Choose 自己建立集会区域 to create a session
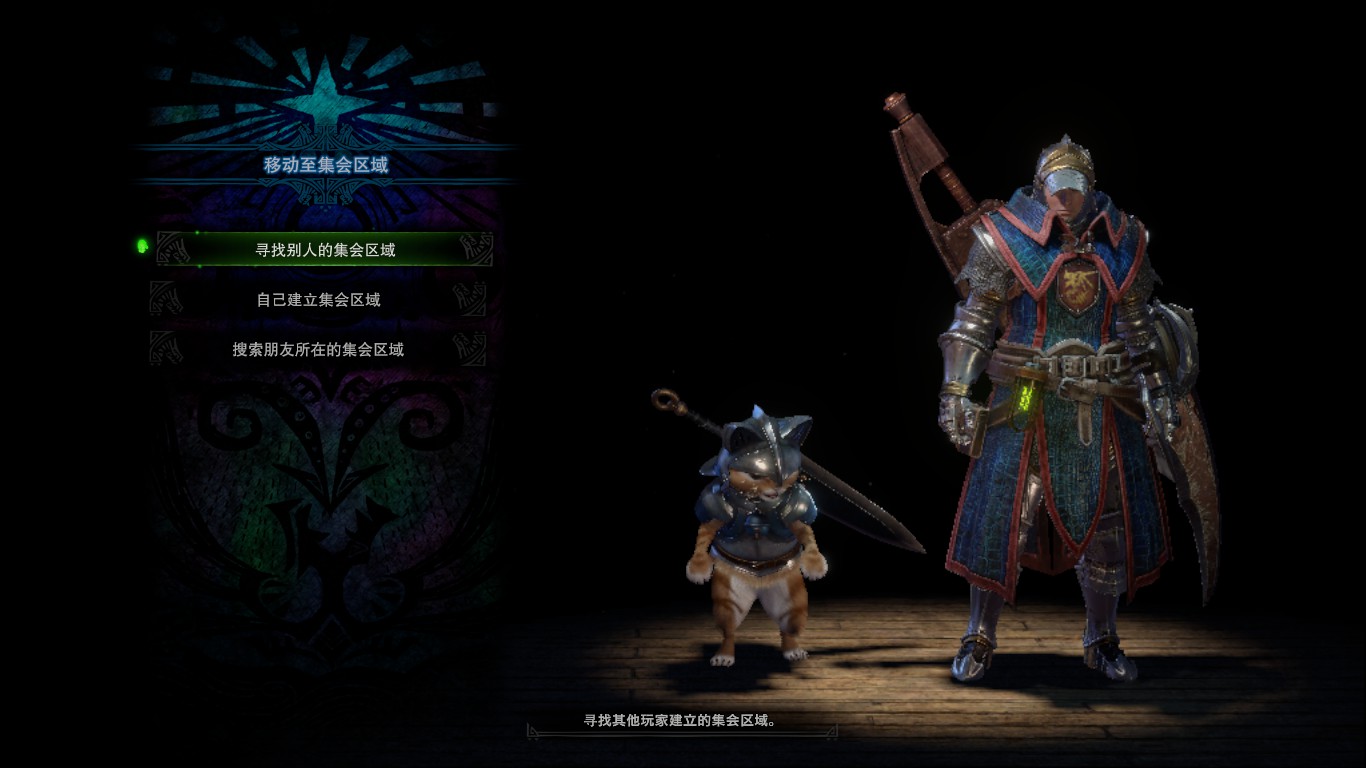The width and height of the screenshot is (1366, 768). click(318, 299)
